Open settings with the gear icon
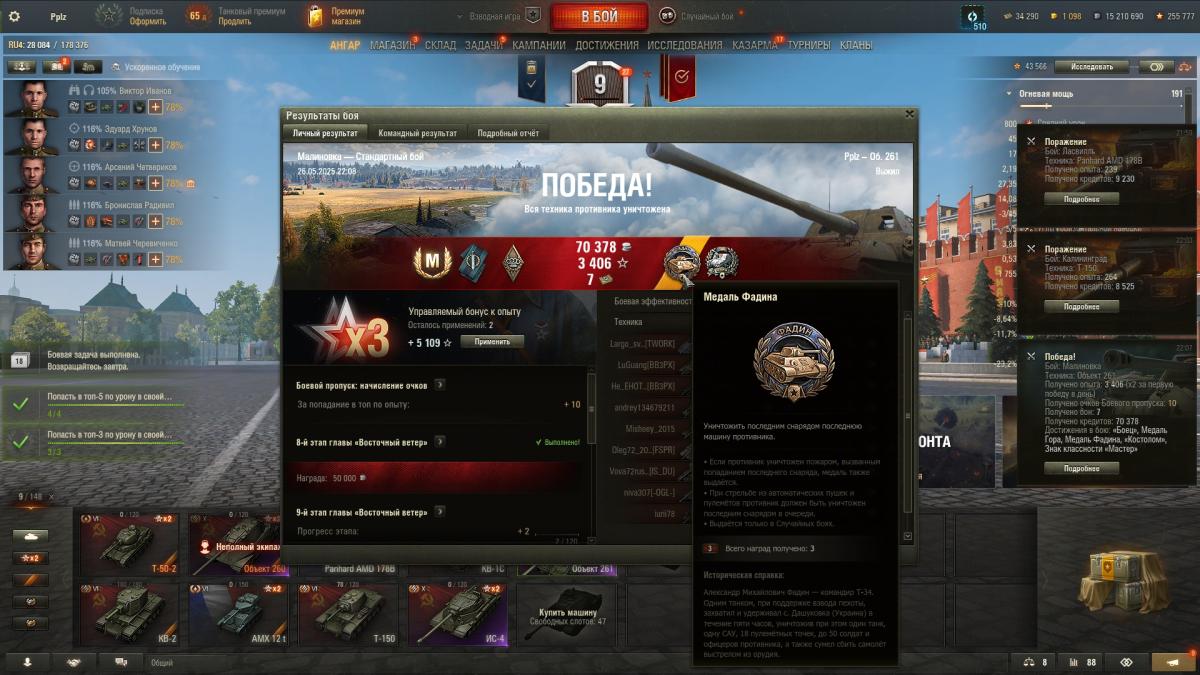This screenshot has width=1200, height=675. [14, 16]
